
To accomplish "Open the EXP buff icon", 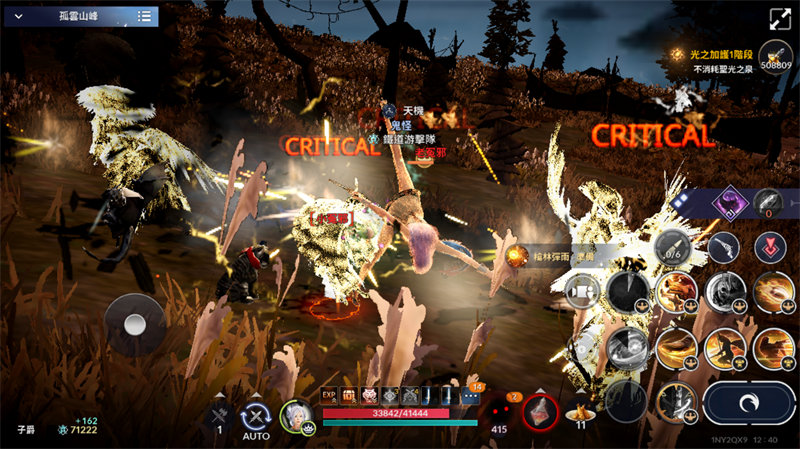I will click(x=330, y=396).
